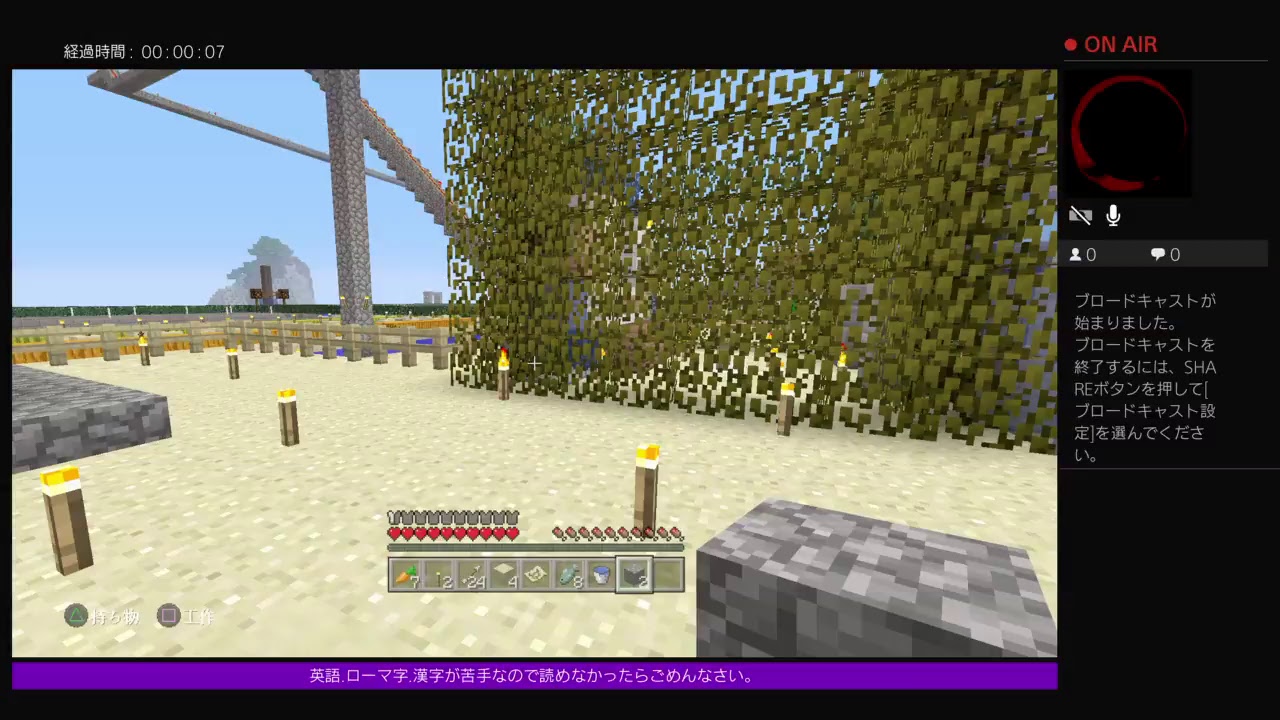Select the stack of 24 arrows

[x=473, y=572]
